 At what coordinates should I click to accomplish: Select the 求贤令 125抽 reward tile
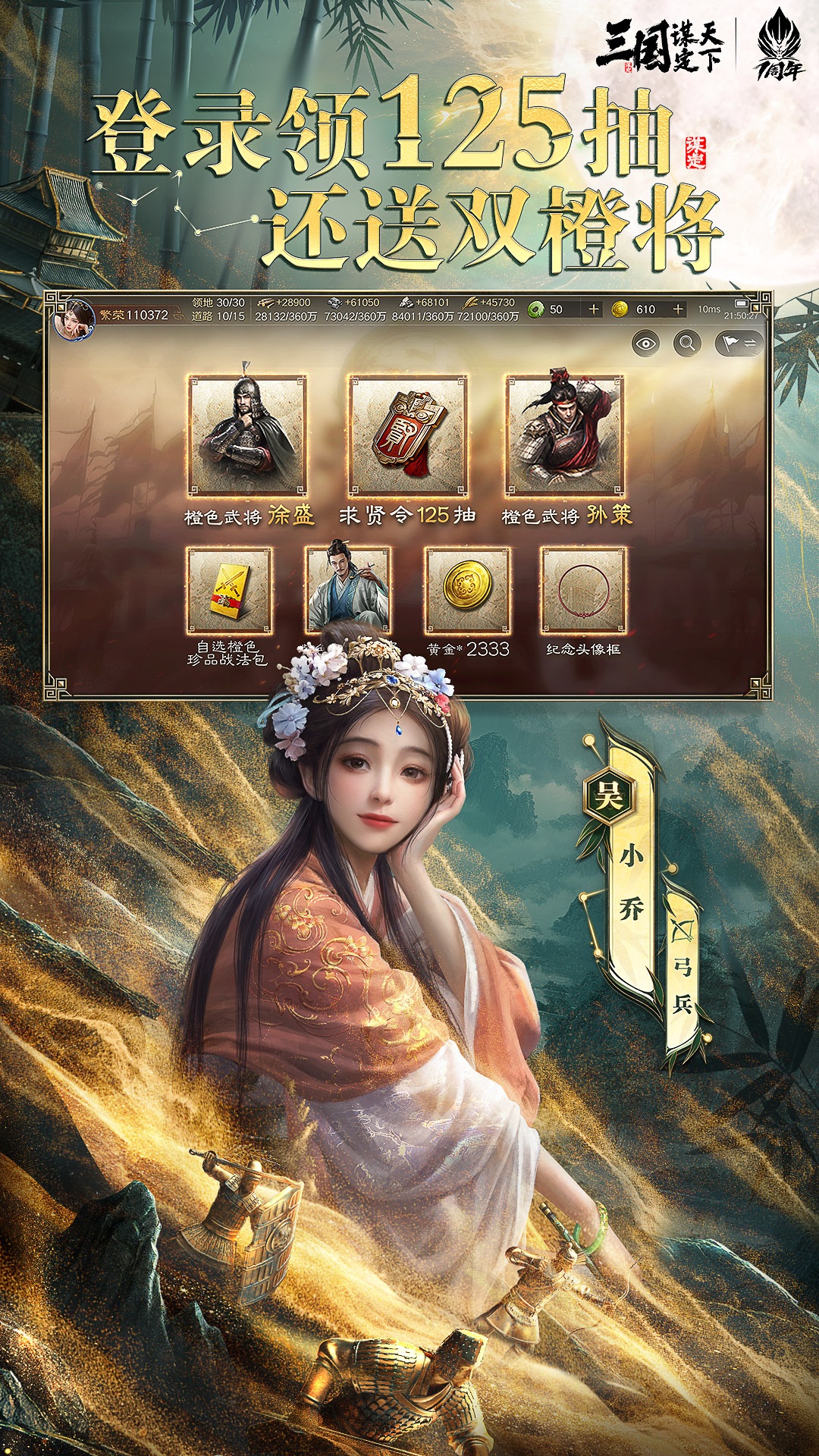coord(407,436)
